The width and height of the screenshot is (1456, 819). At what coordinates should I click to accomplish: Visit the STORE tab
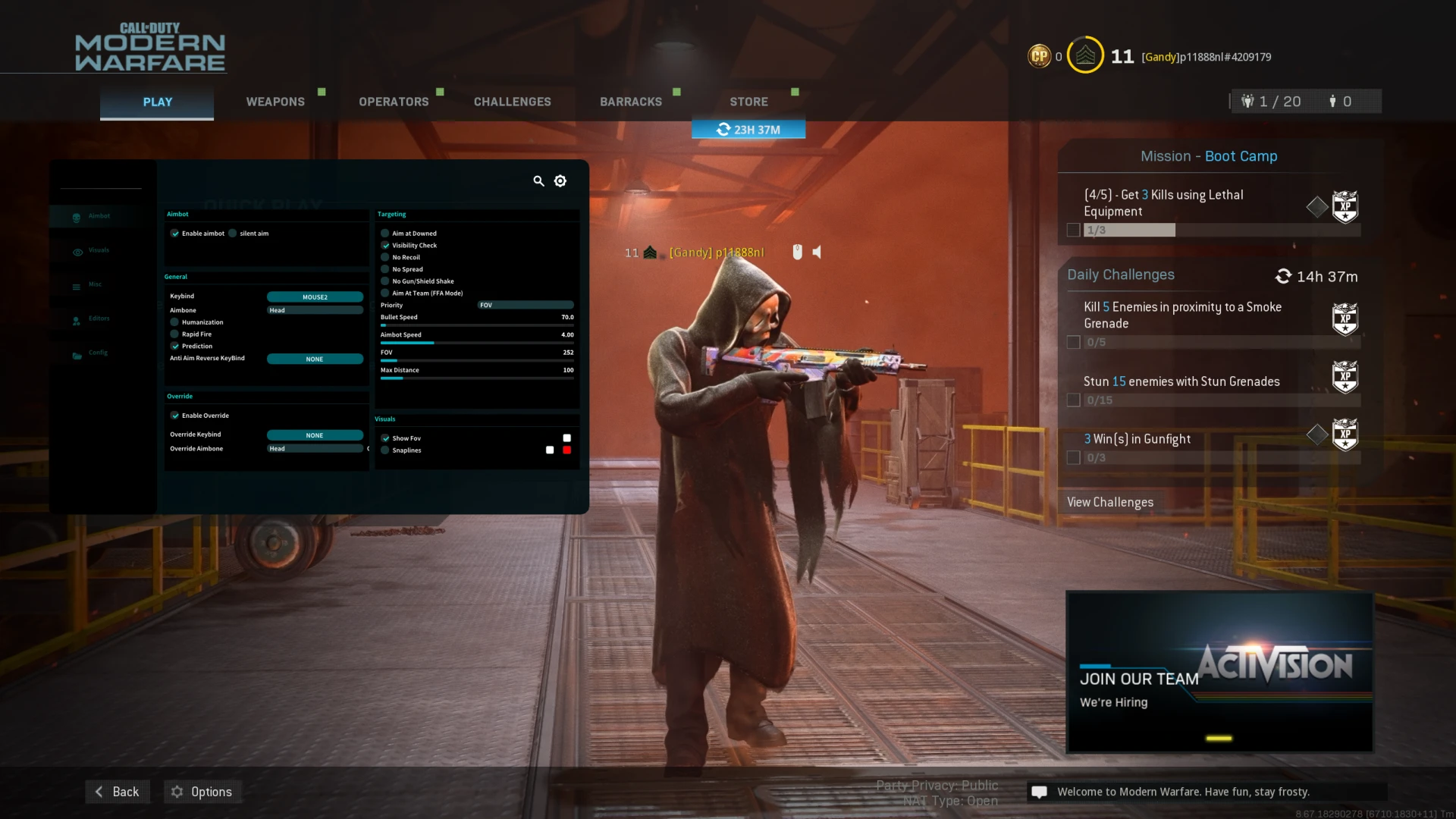(748, 102)
